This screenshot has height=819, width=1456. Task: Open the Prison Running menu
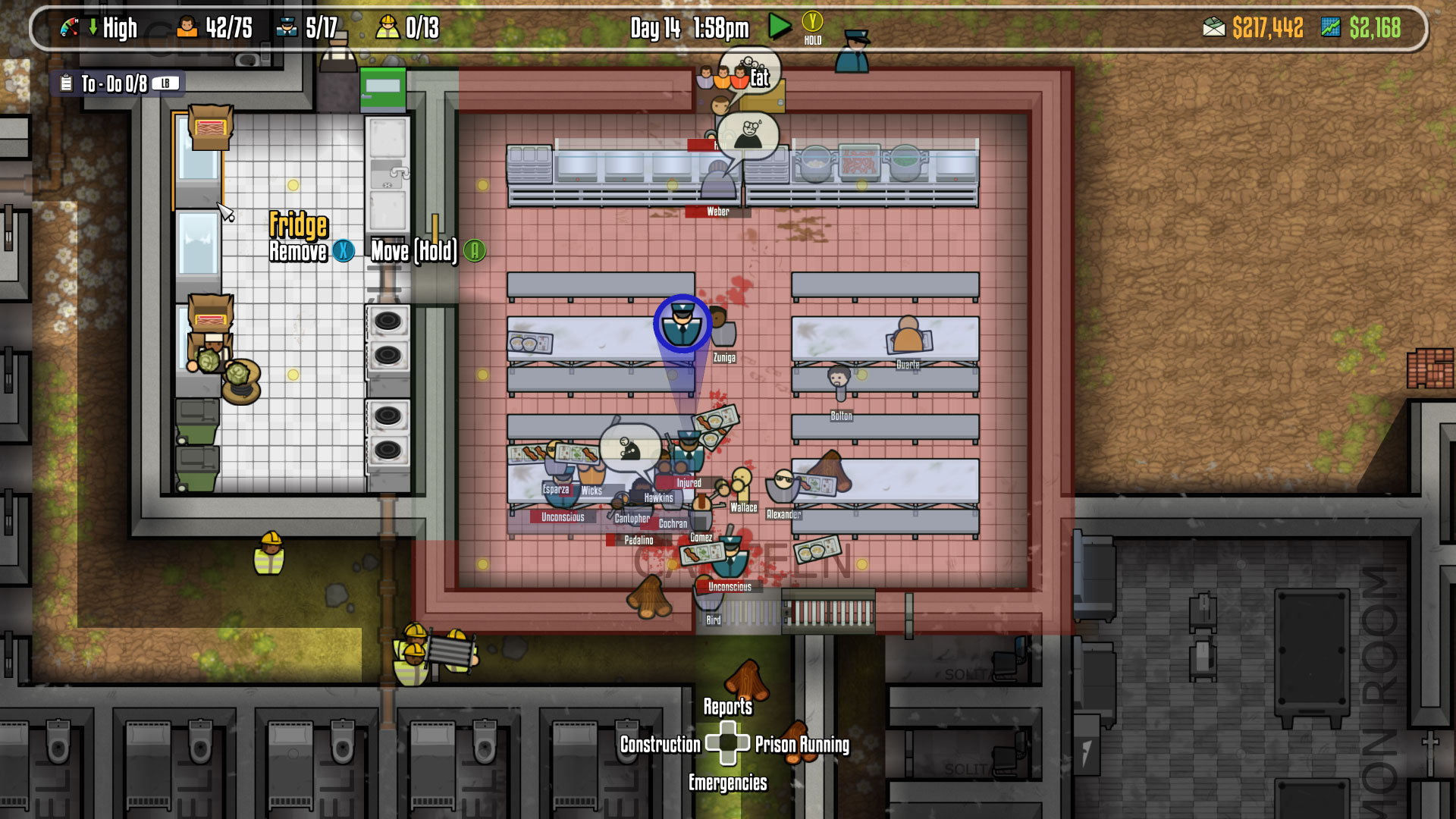(802, 745)
